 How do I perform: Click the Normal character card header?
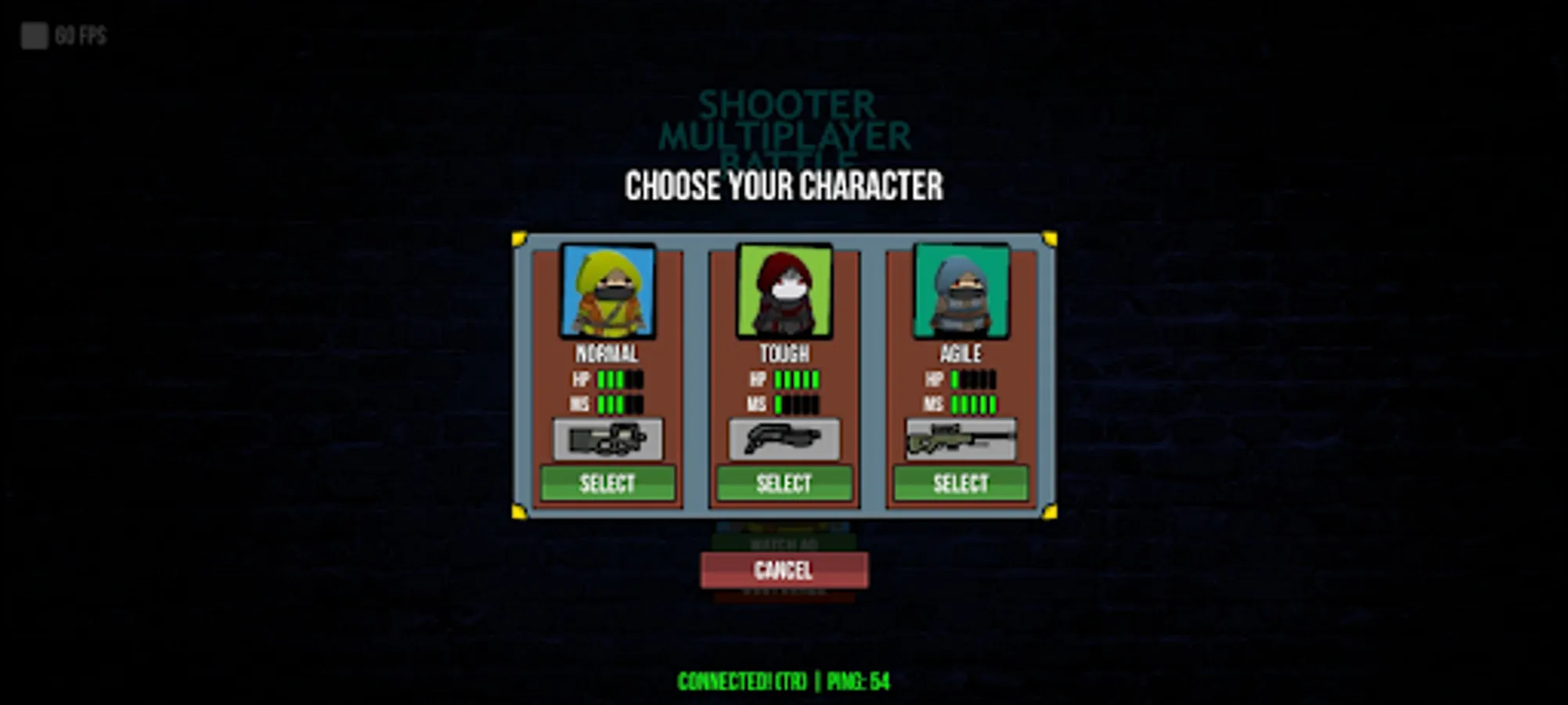pos(608,354)
